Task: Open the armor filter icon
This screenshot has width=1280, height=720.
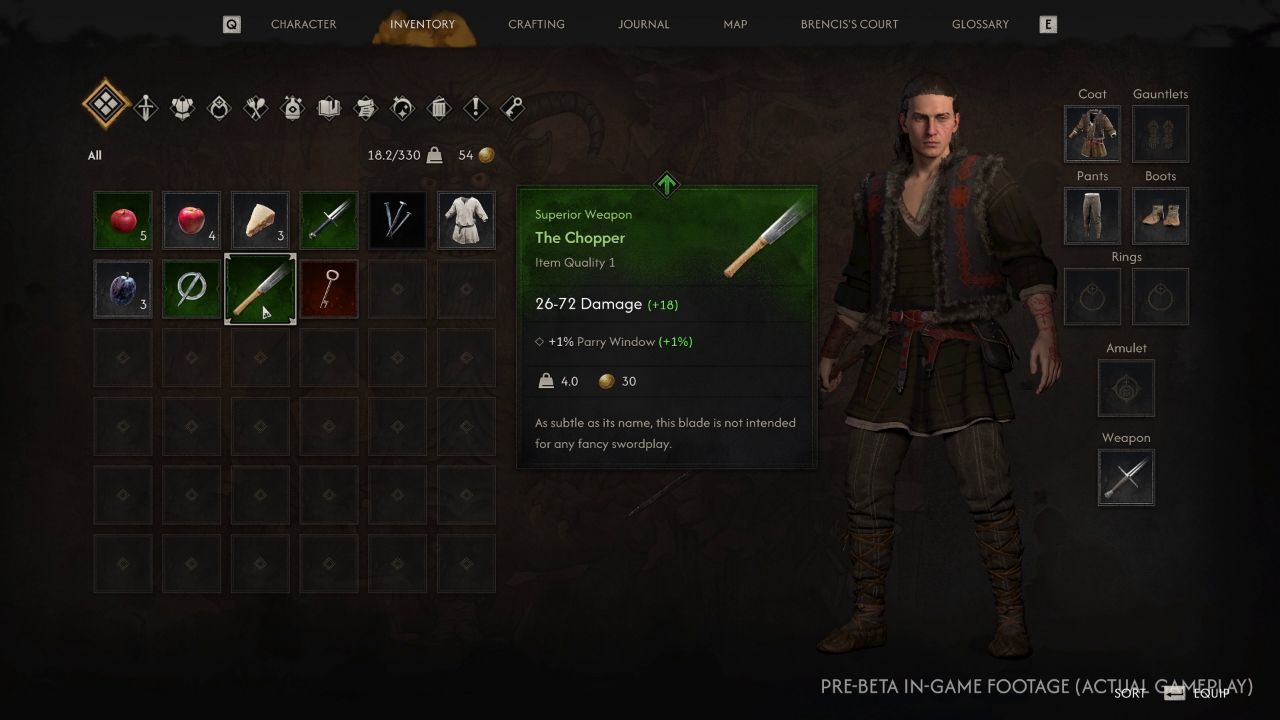Action: [x=183, y=108]
